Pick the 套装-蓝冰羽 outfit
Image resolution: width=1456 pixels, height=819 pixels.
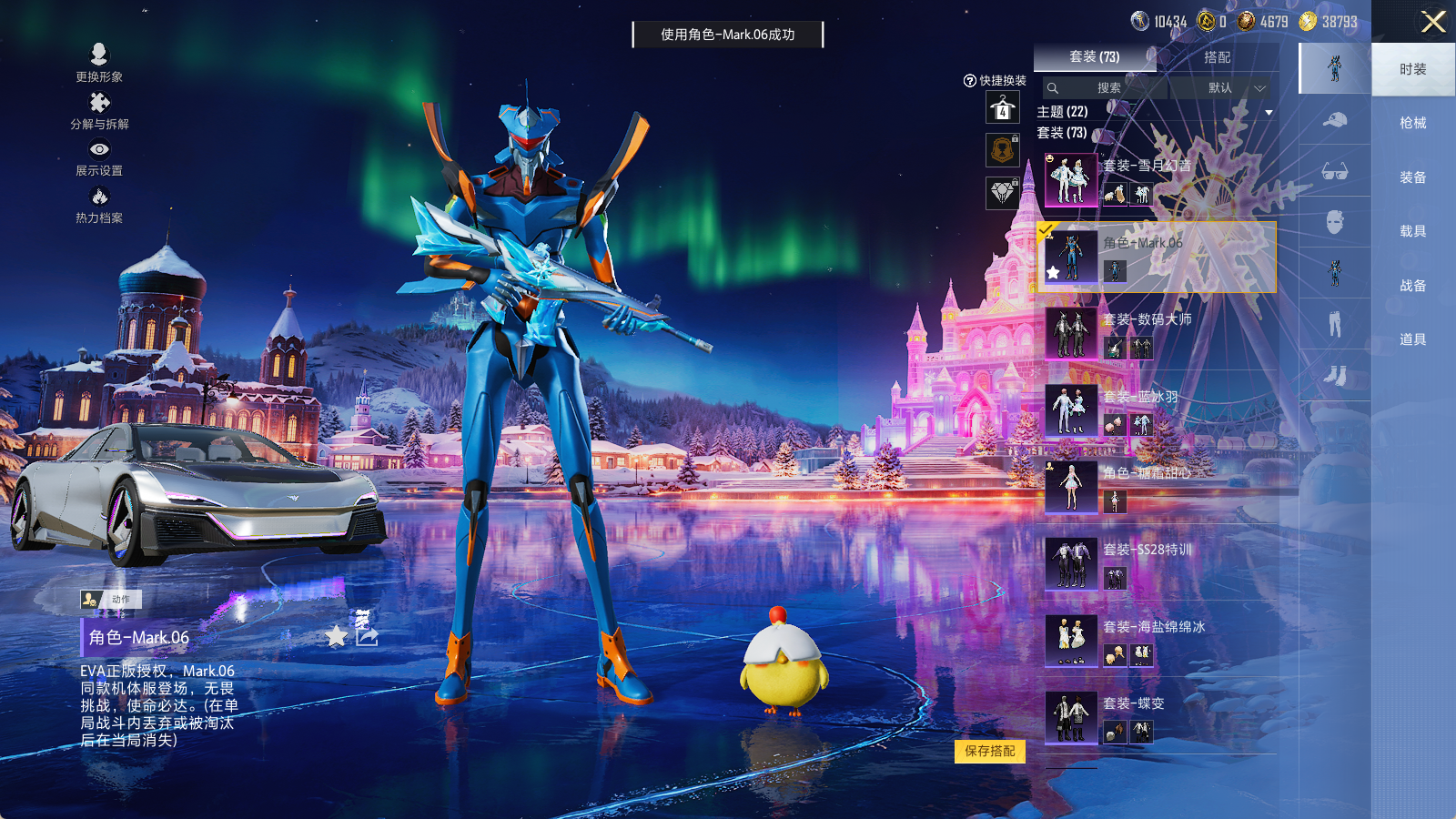1156,410
